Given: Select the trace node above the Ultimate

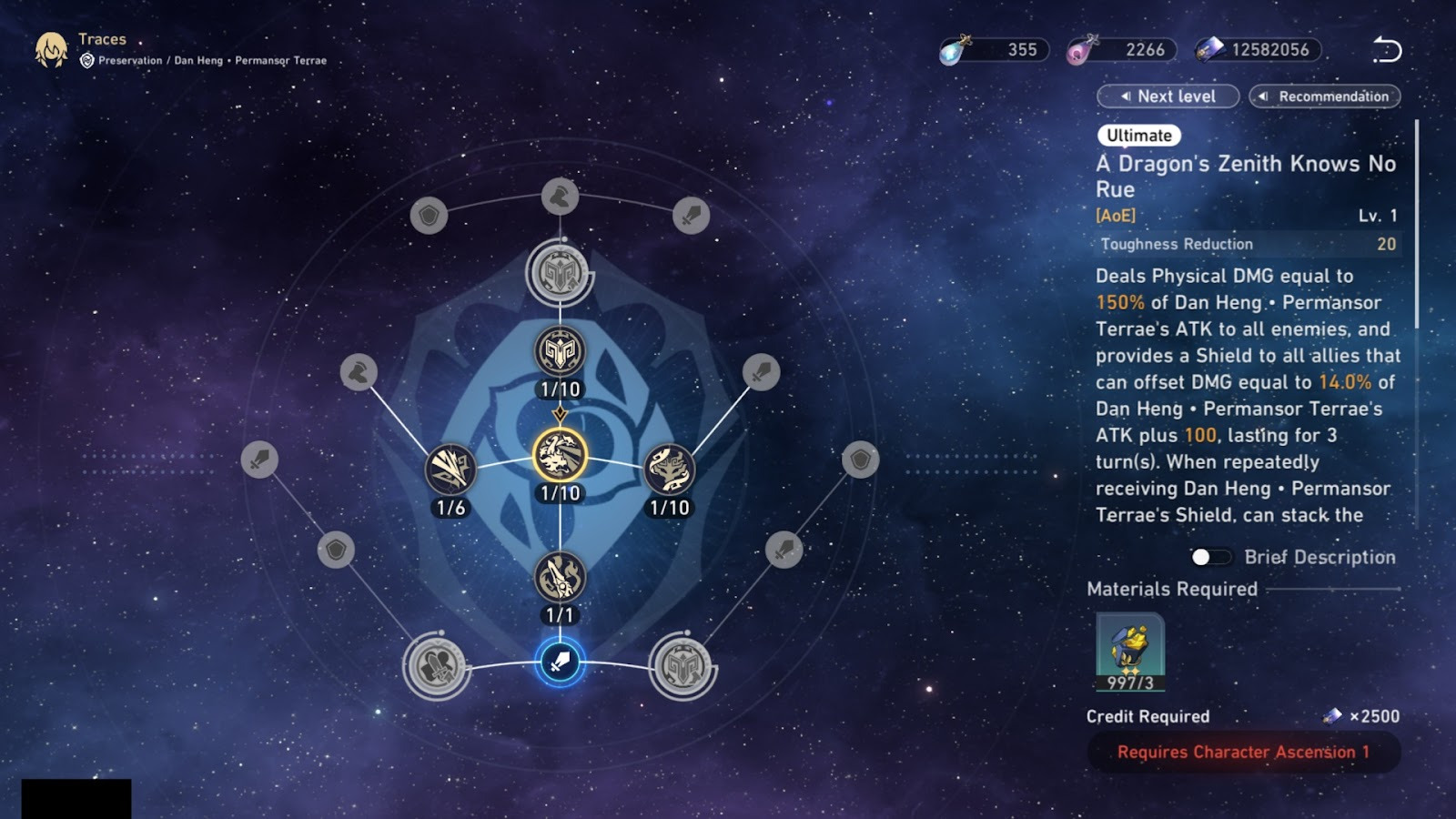Looking at the screenshot, I should coord(560,351).
